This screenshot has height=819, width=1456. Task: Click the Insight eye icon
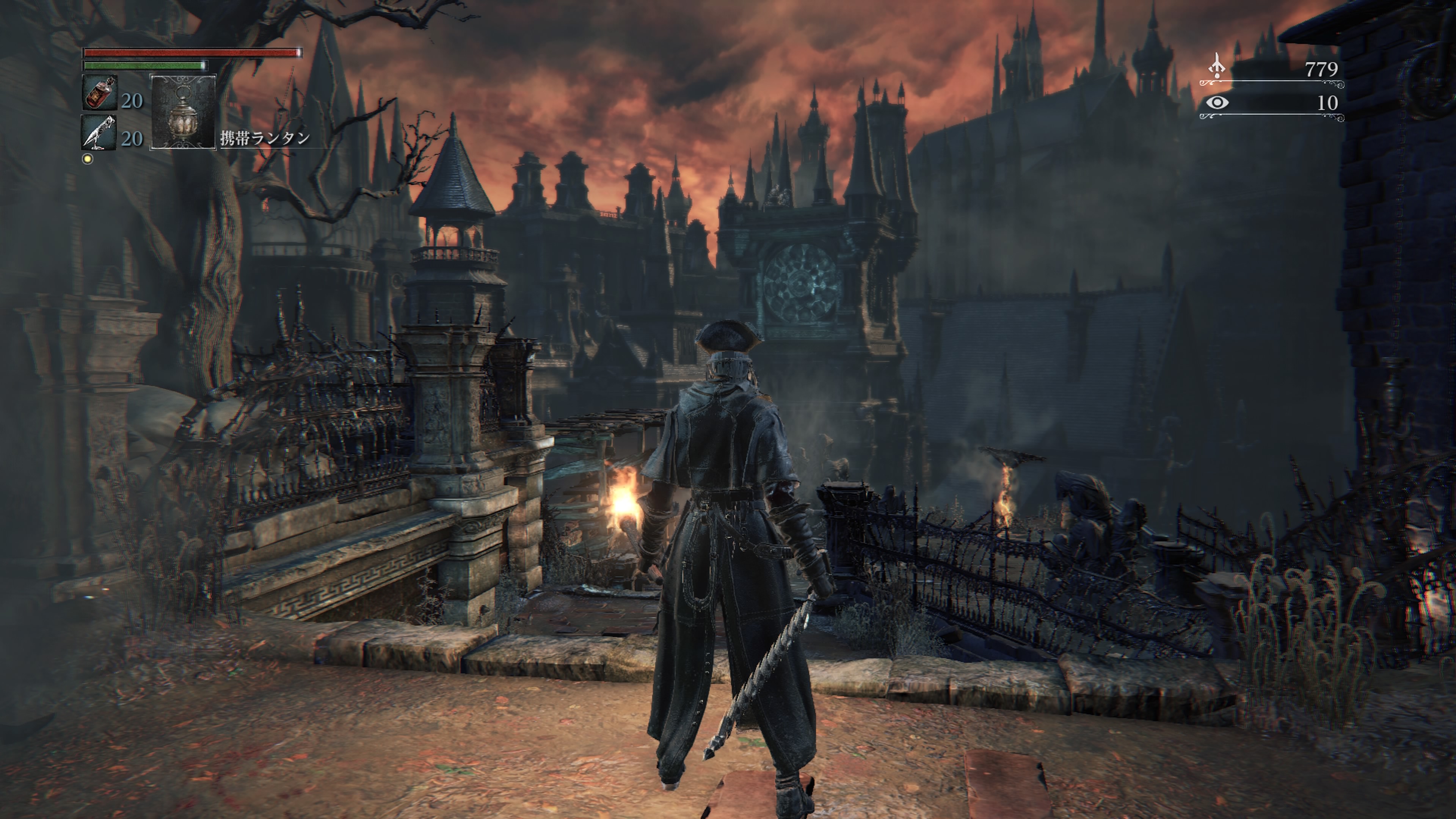(1217, 103)
